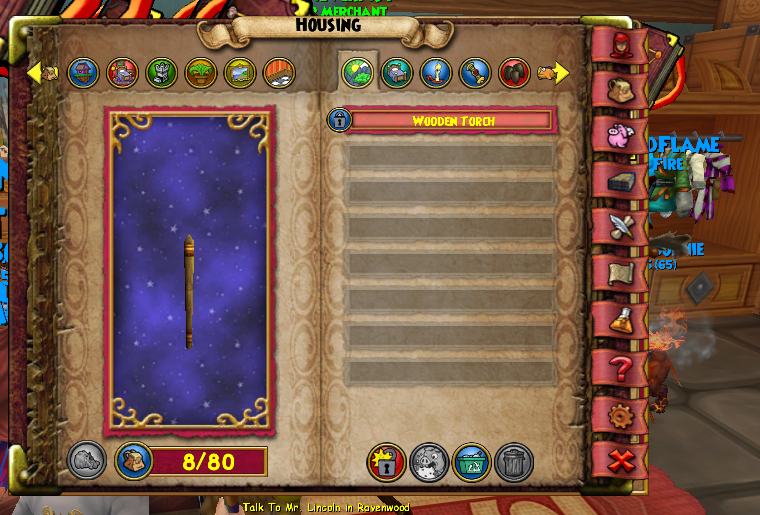
Task: Open the question mark help tab
Action: point(619,367)
